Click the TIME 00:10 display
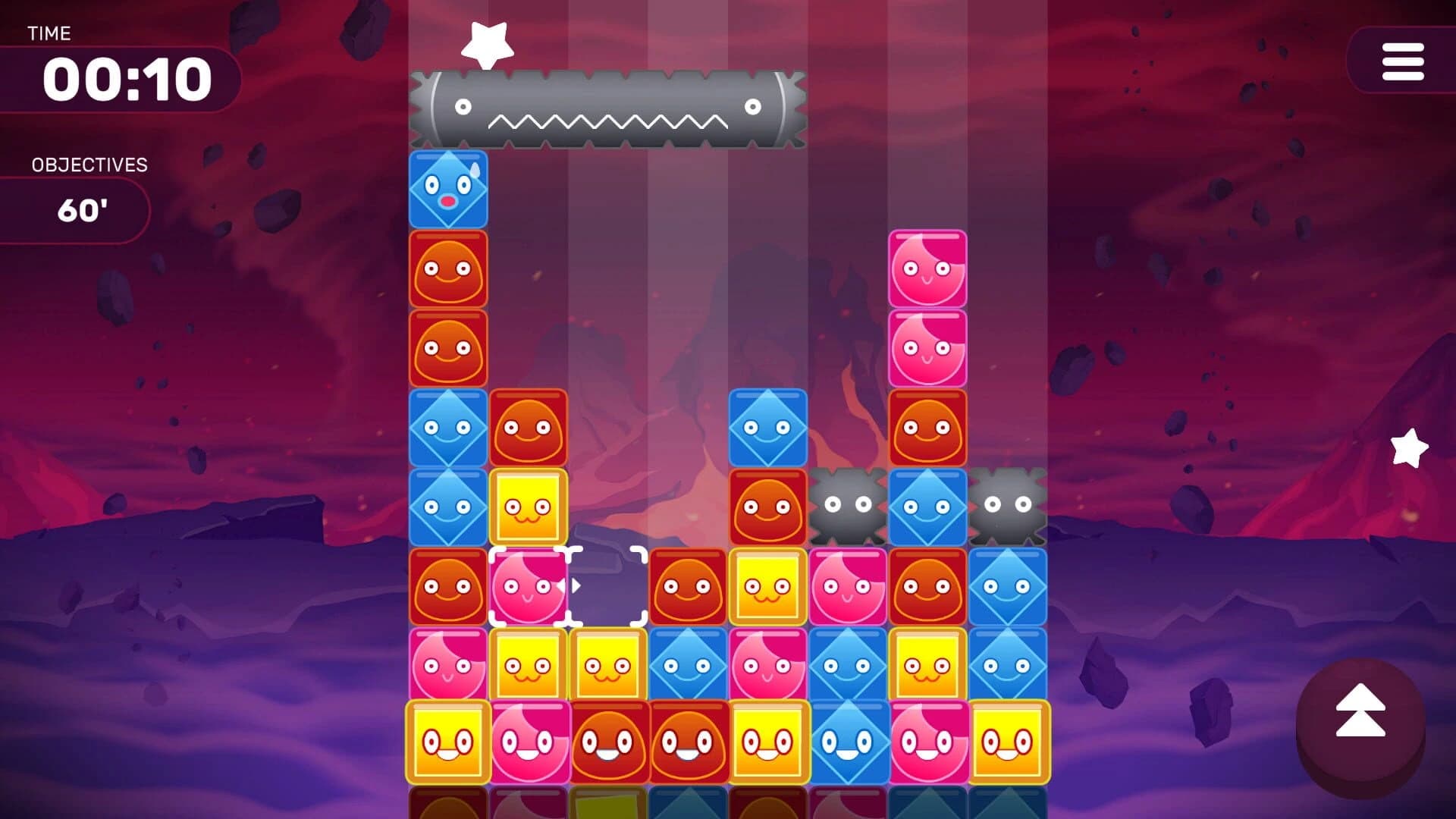 (125, 76)
